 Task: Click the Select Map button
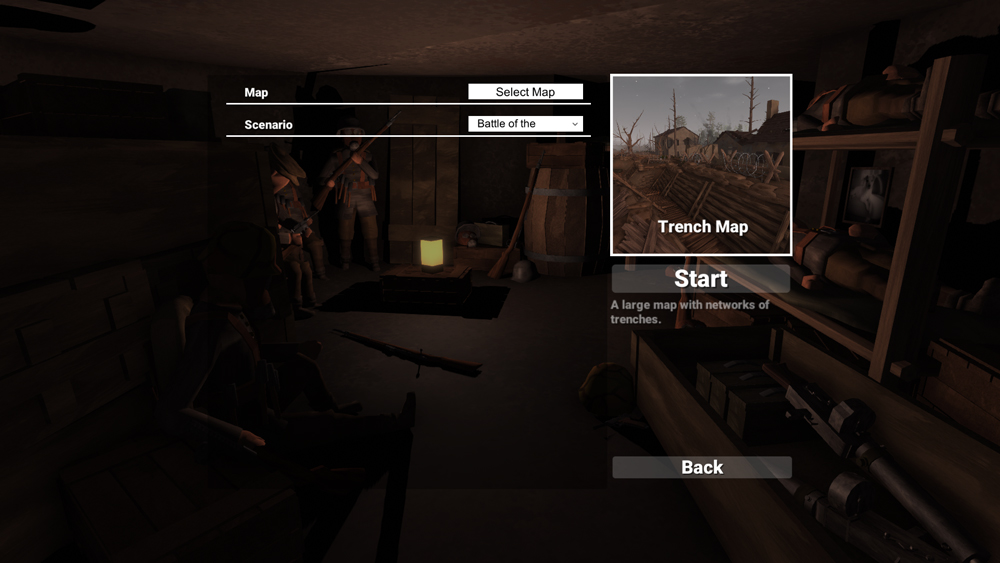click(525, 92)
